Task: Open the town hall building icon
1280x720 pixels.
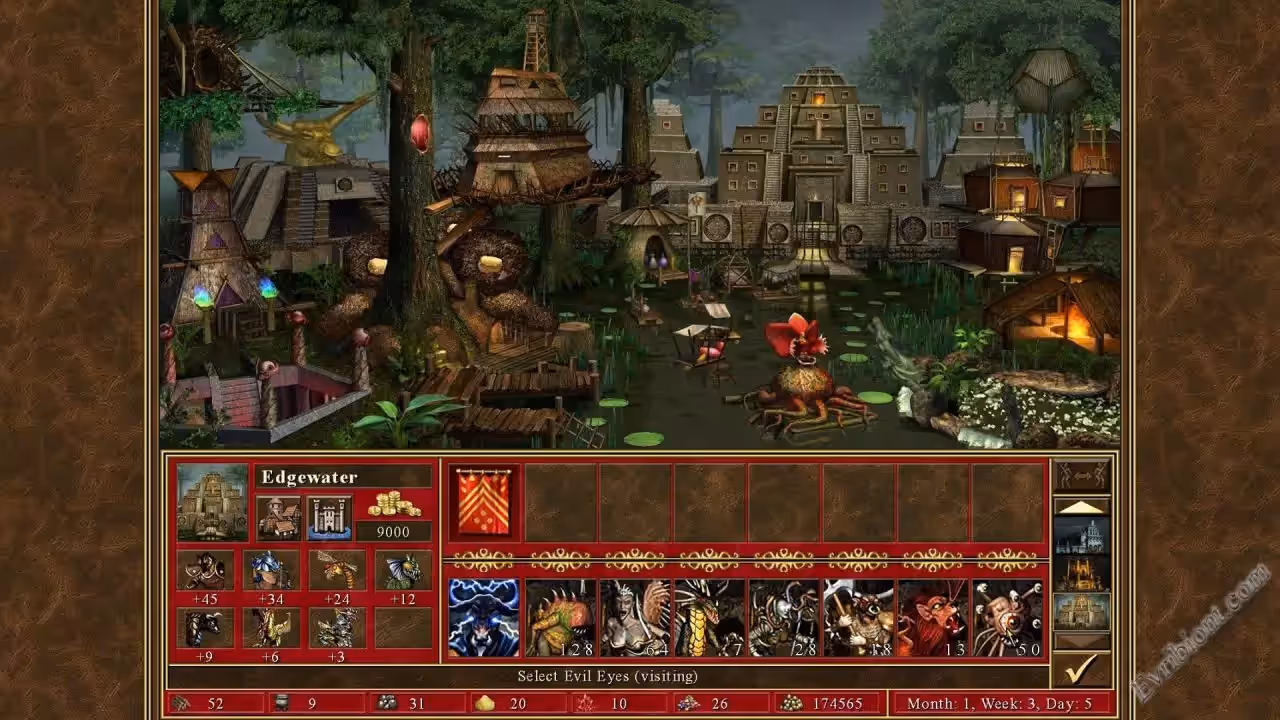Action: pyautogui.click(x=278, y=517)
